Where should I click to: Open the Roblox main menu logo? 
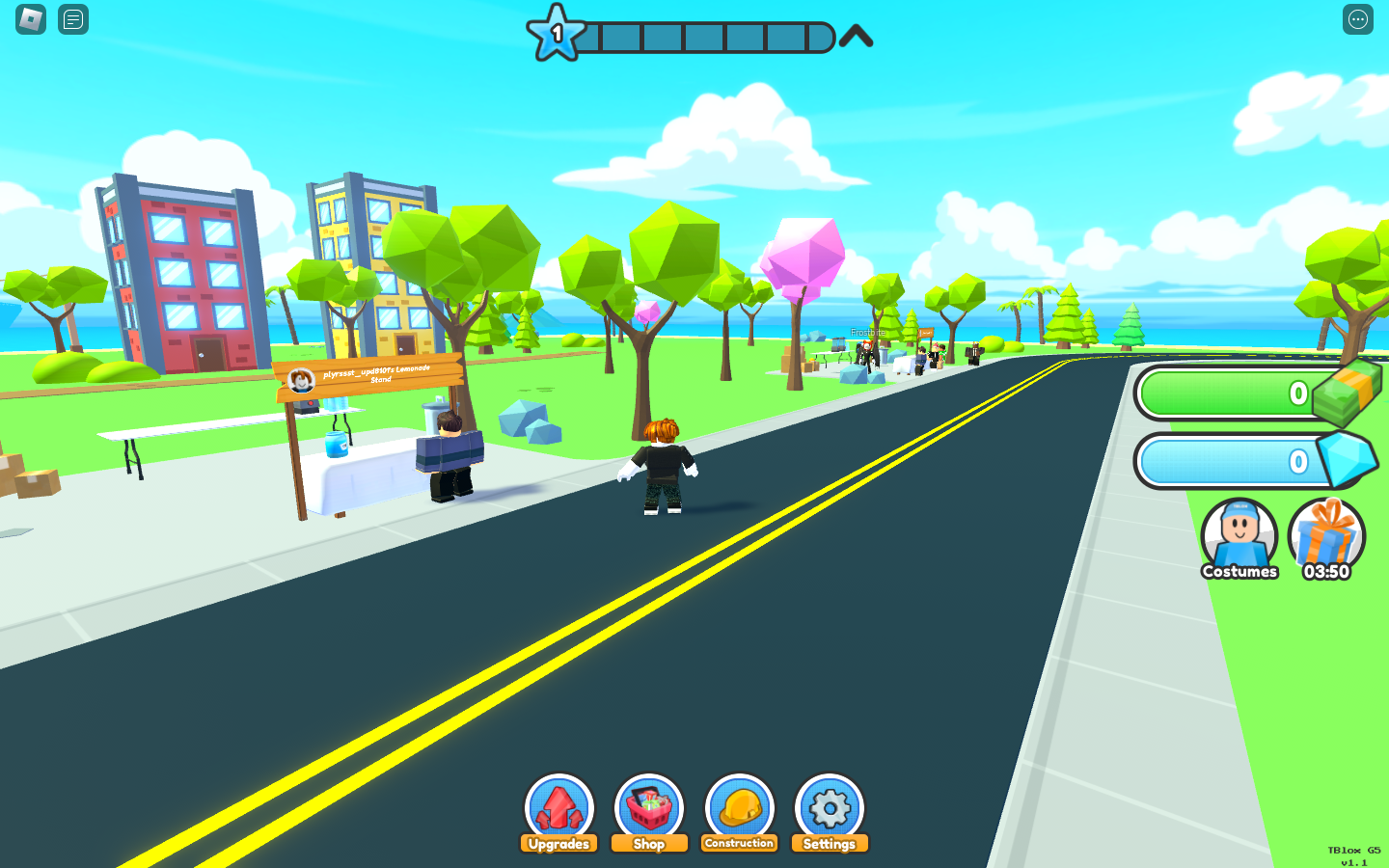31,19
